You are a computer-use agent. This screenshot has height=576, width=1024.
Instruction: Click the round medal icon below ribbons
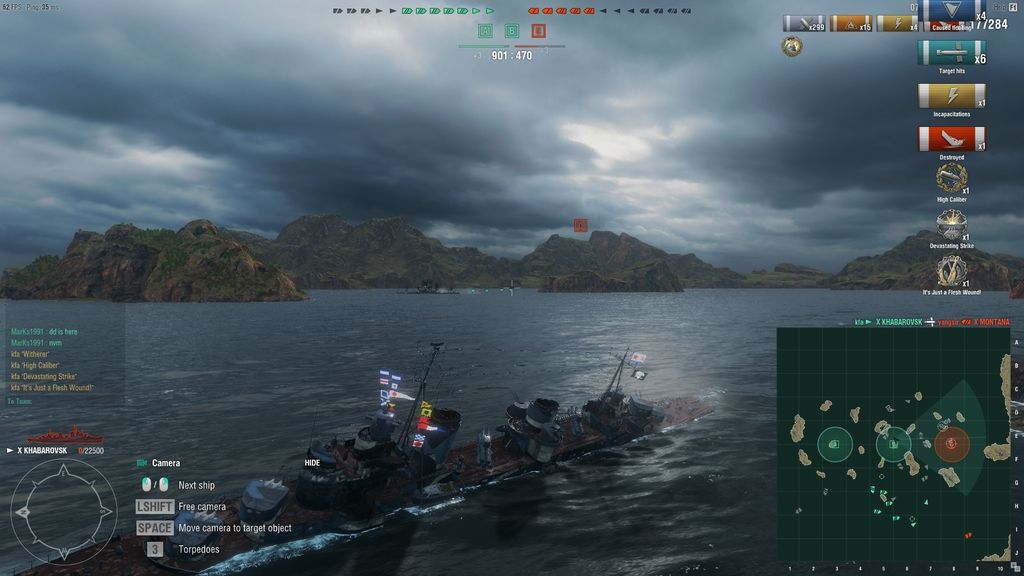[x=792, y=46]
